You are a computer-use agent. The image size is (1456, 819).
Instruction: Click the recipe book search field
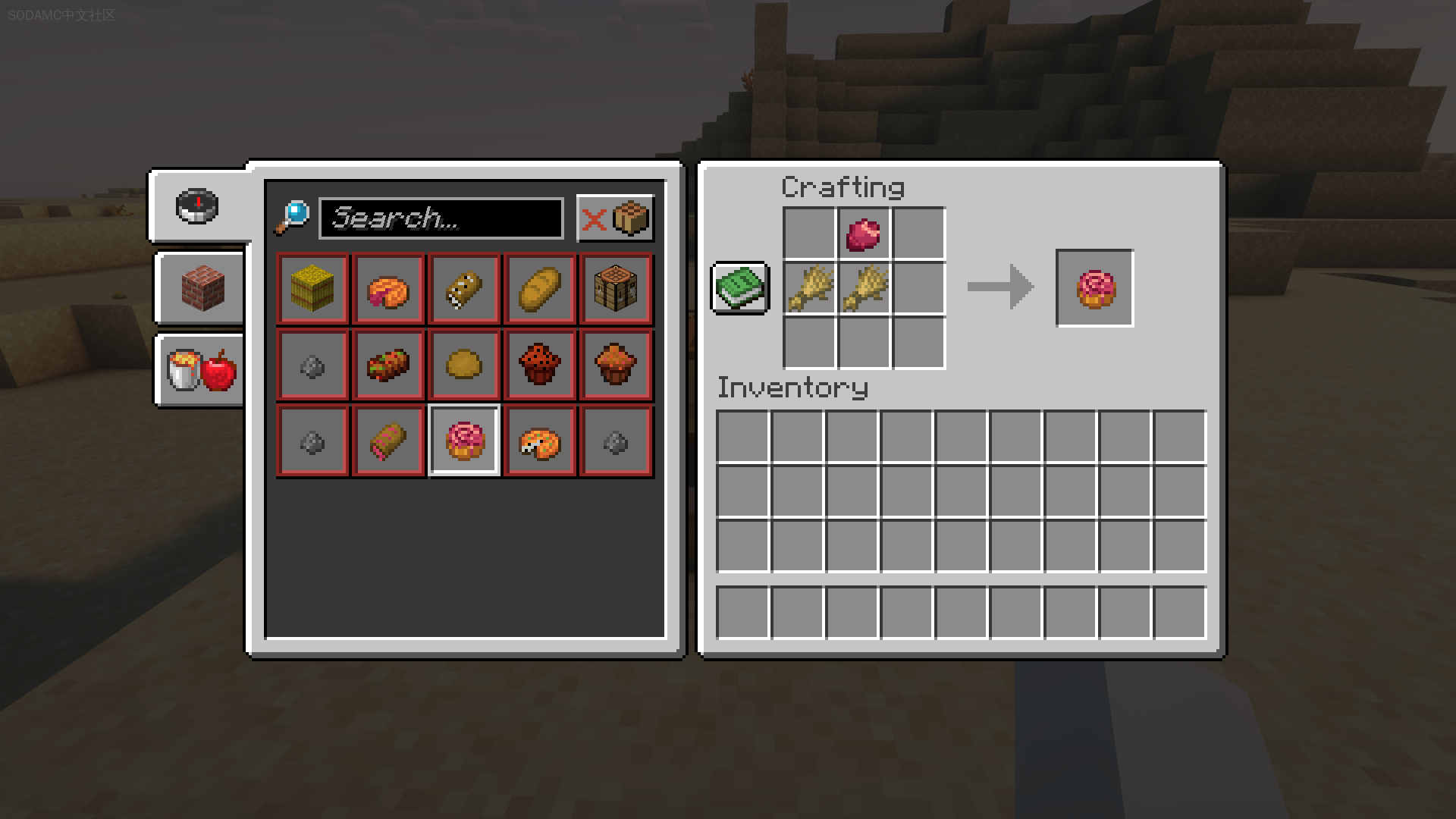tap(441, 218)
